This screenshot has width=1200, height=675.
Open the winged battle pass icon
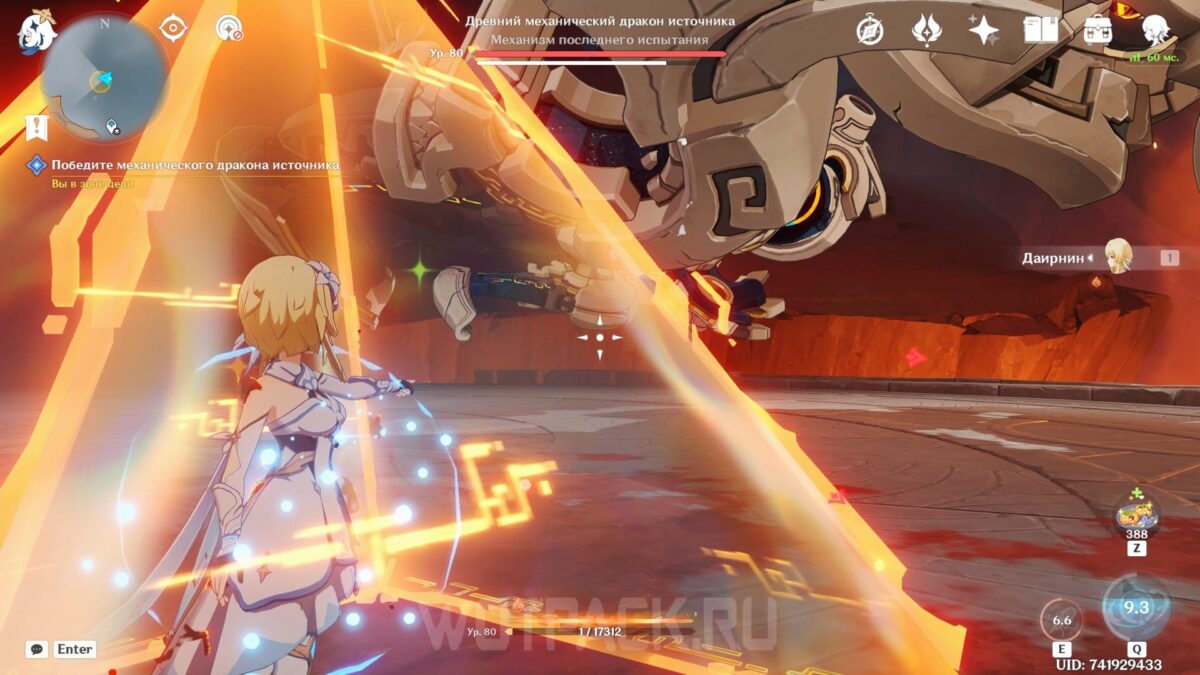(927, 30)
